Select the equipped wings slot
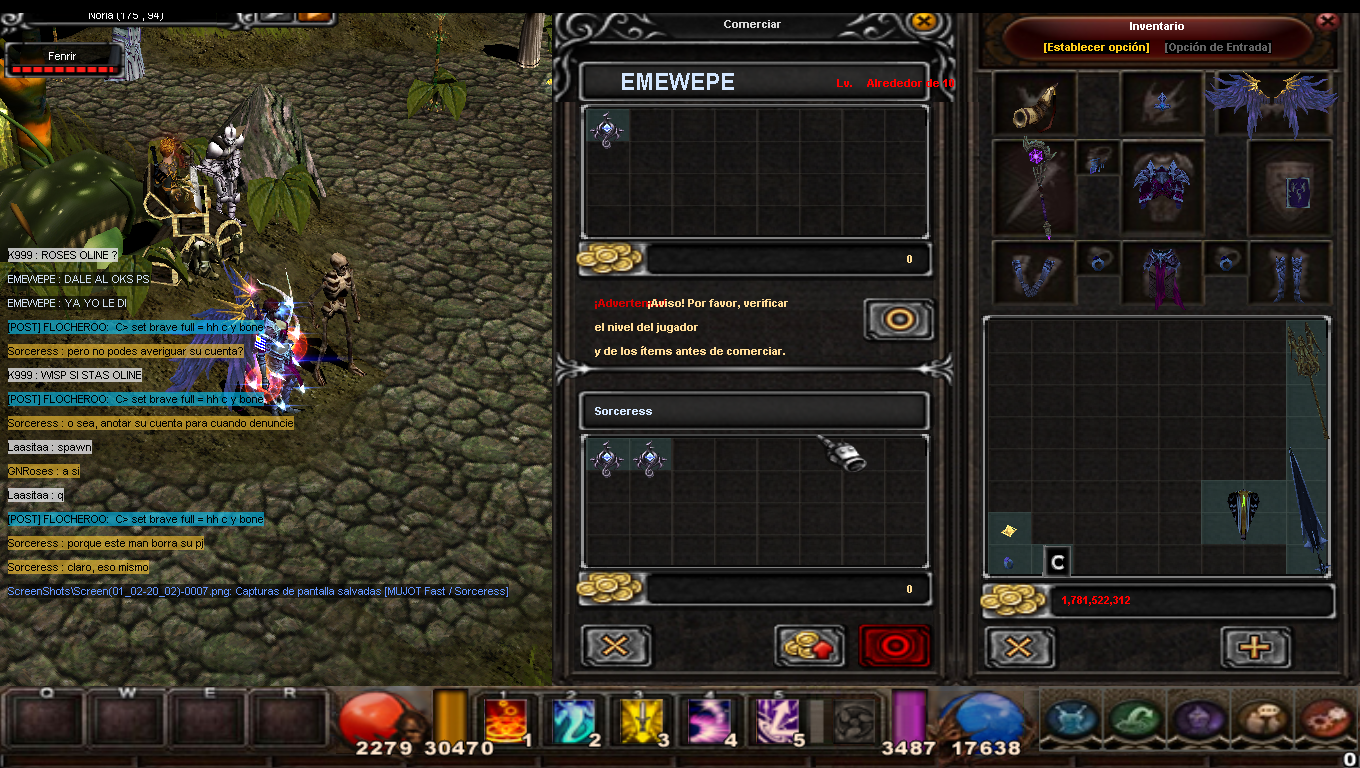The image size is (1360, 768). [1271, 102]
